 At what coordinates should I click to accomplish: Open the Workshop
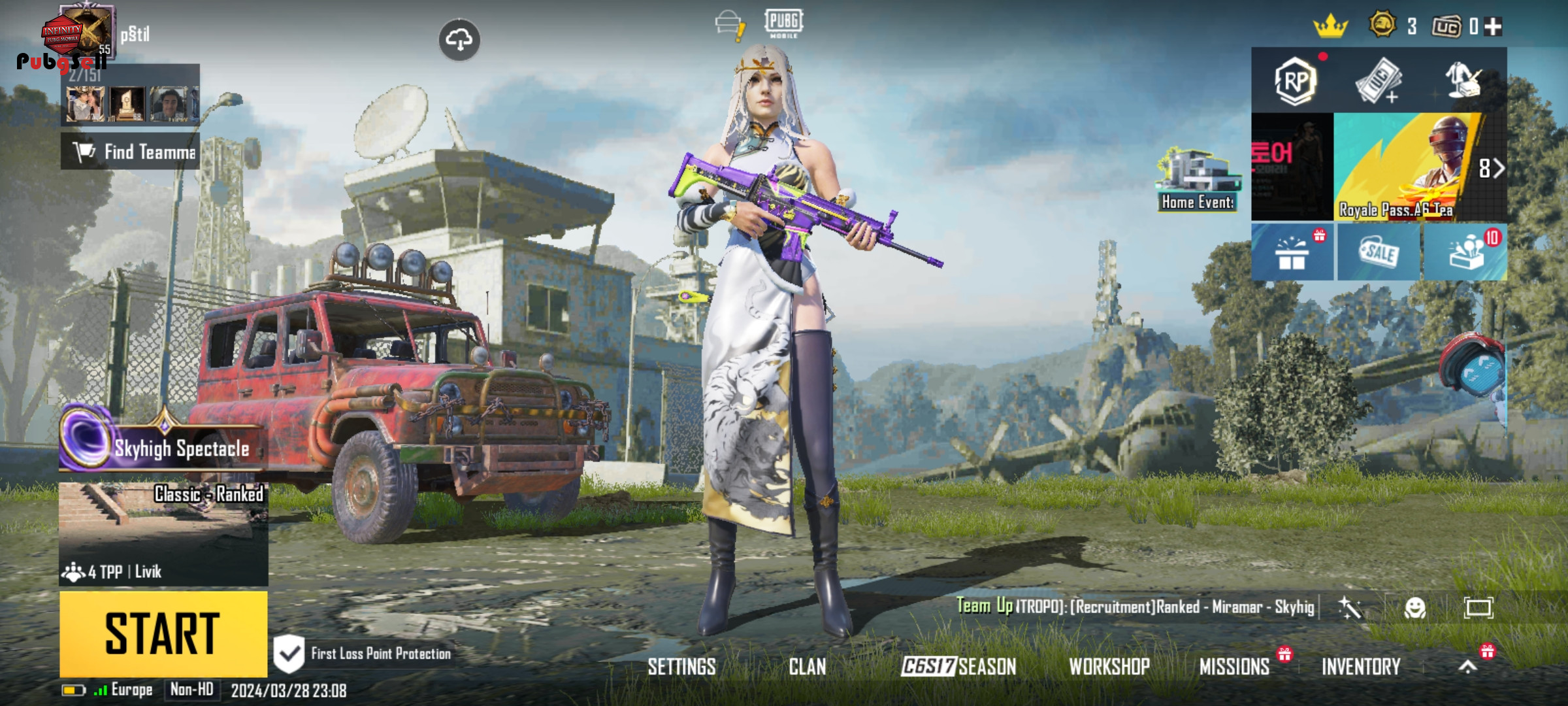1109,667
